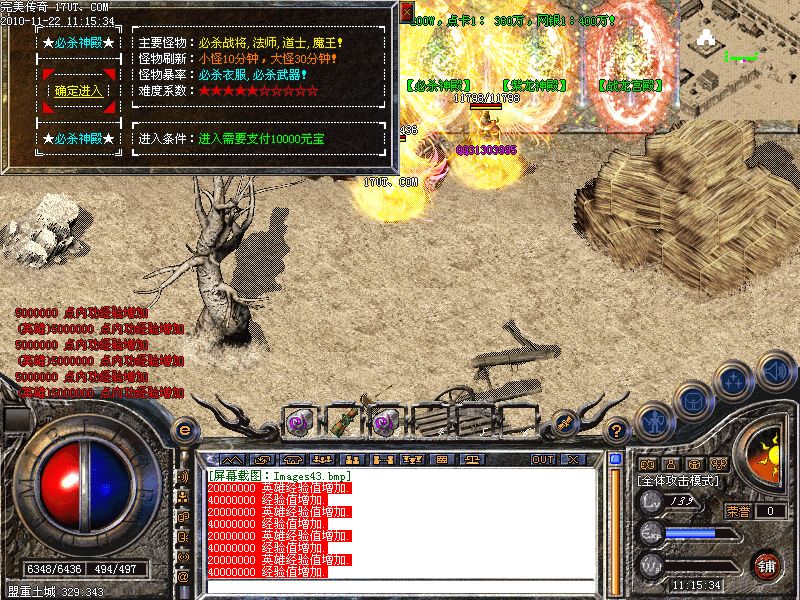800x600 pixels.
Task: Click the OUT button above chat
Action: click(x=543, y=459)
